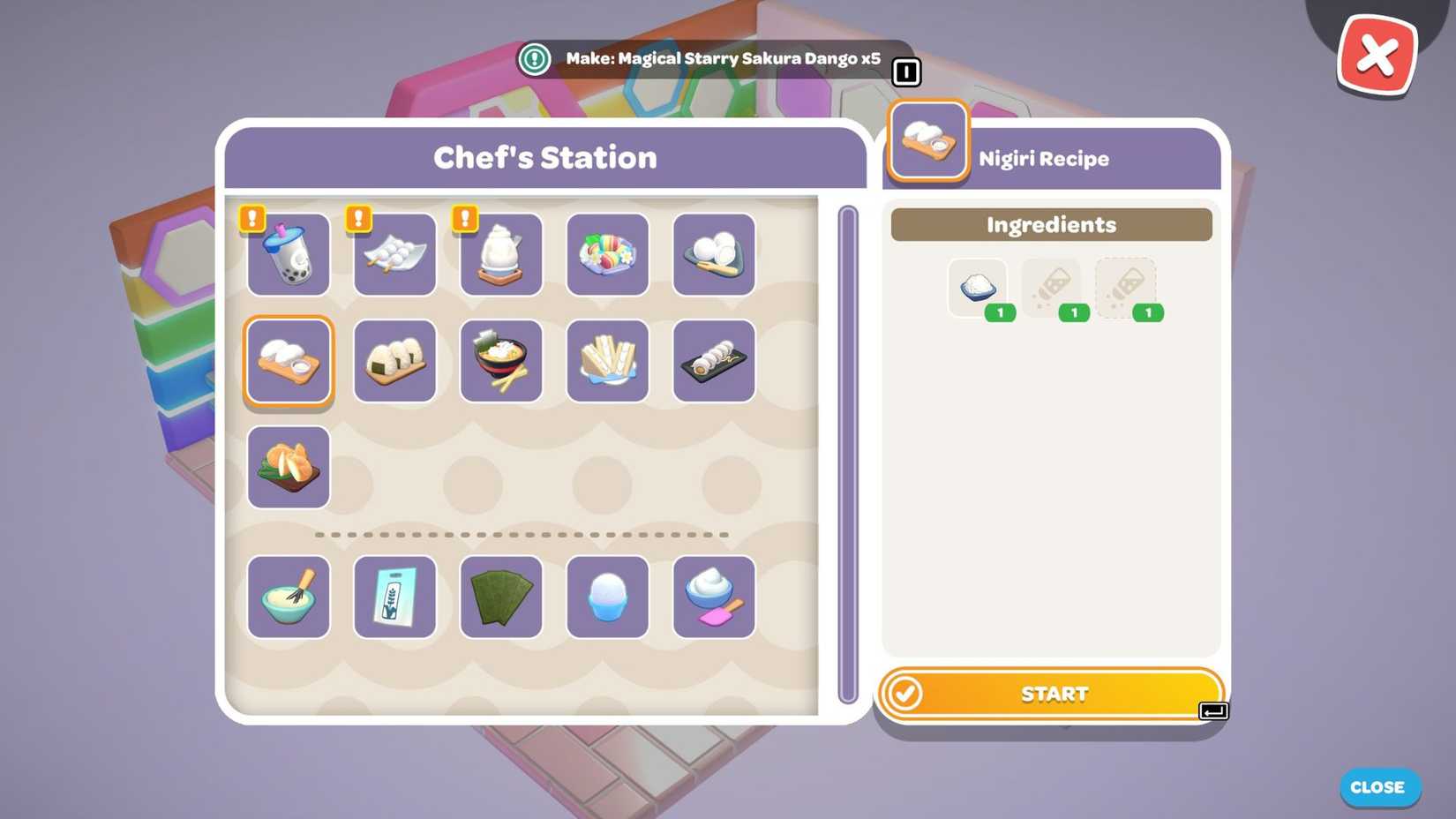Select the frosting bowl ingredient icon
Image resolution: width=1456 pixels, height=819 pixels.
[x=713, y=597]
